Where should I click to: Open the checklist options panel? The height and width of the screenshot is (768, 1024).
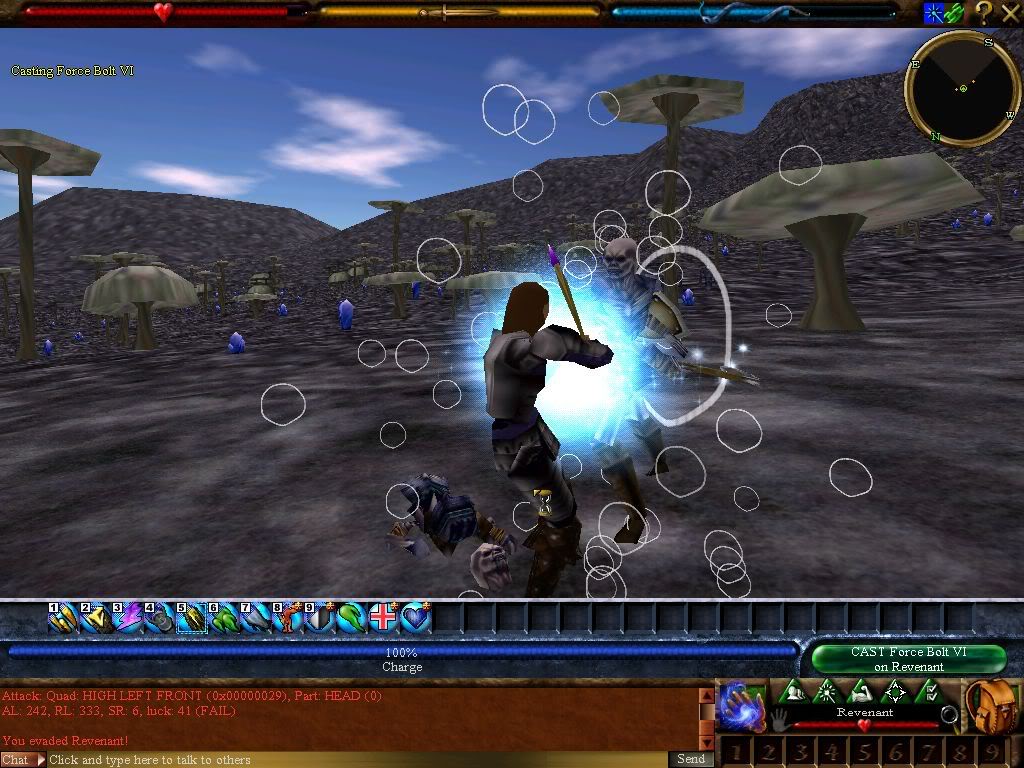pyautogui.click(x=930, y=691)
